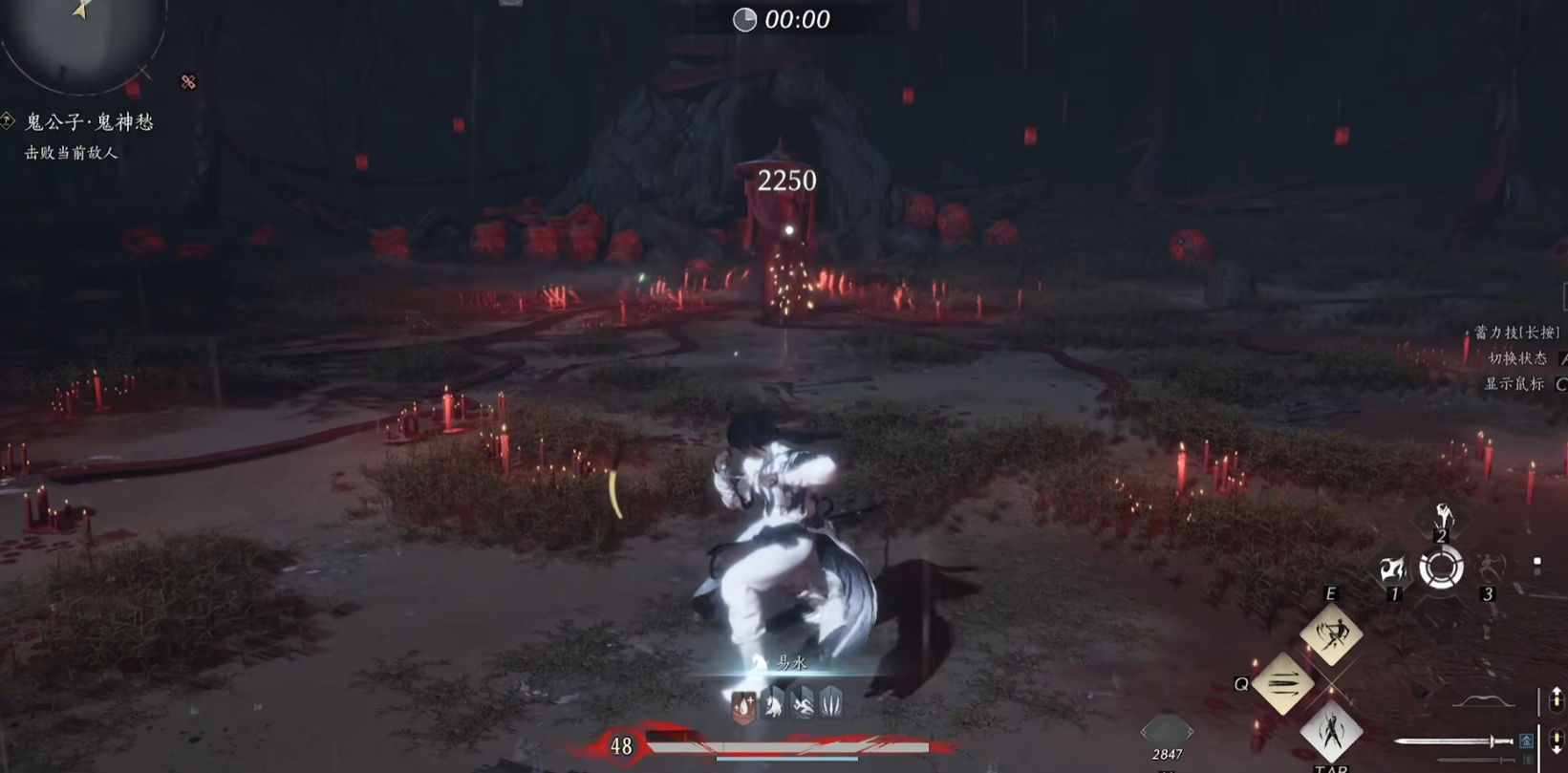Click the water-drop healing buff icon

tap(742, 706)
